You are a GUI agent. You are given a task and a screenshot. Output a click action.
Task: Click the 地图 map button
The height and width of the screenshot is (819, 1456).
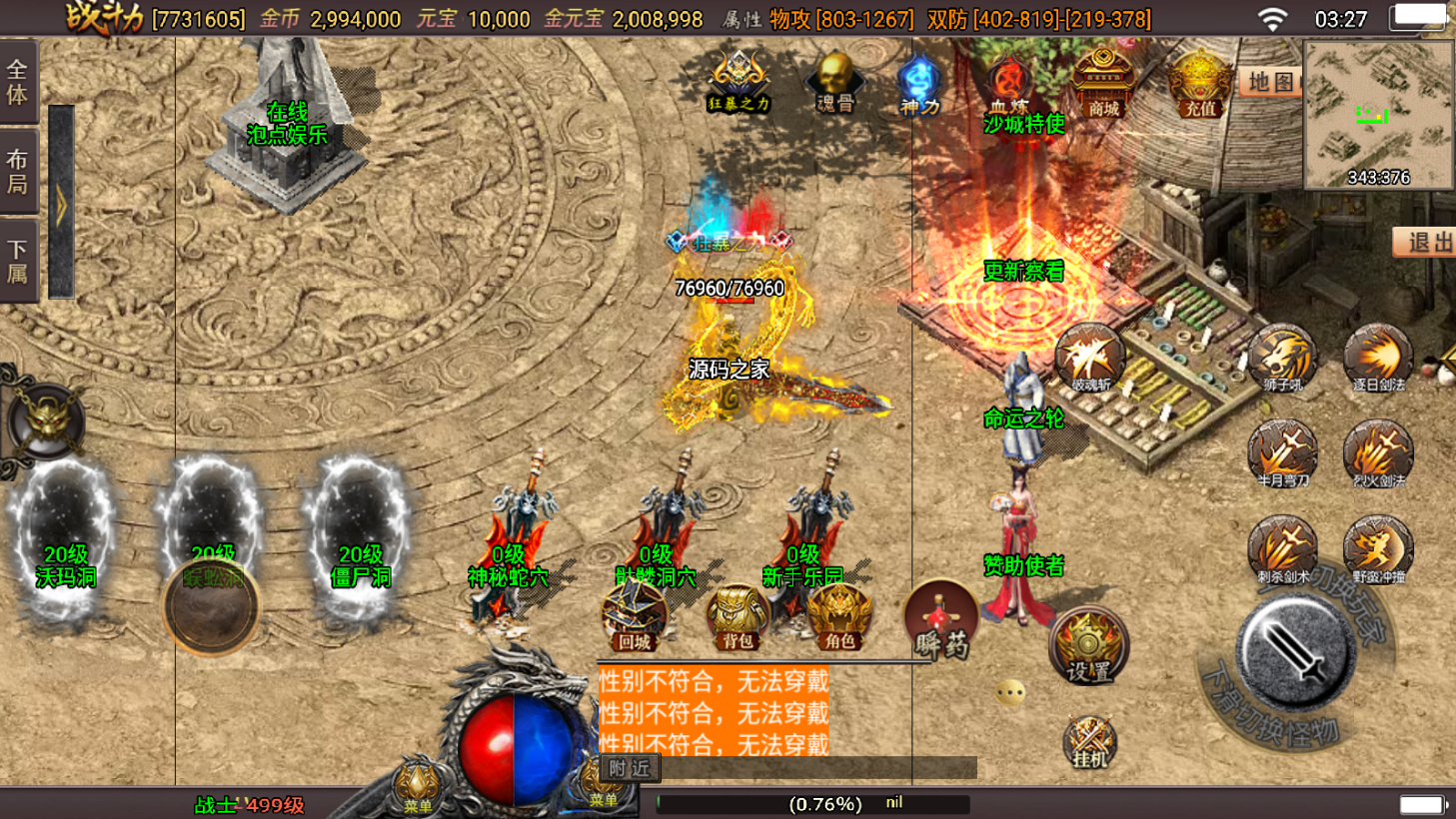click(x=1270, y=82)
